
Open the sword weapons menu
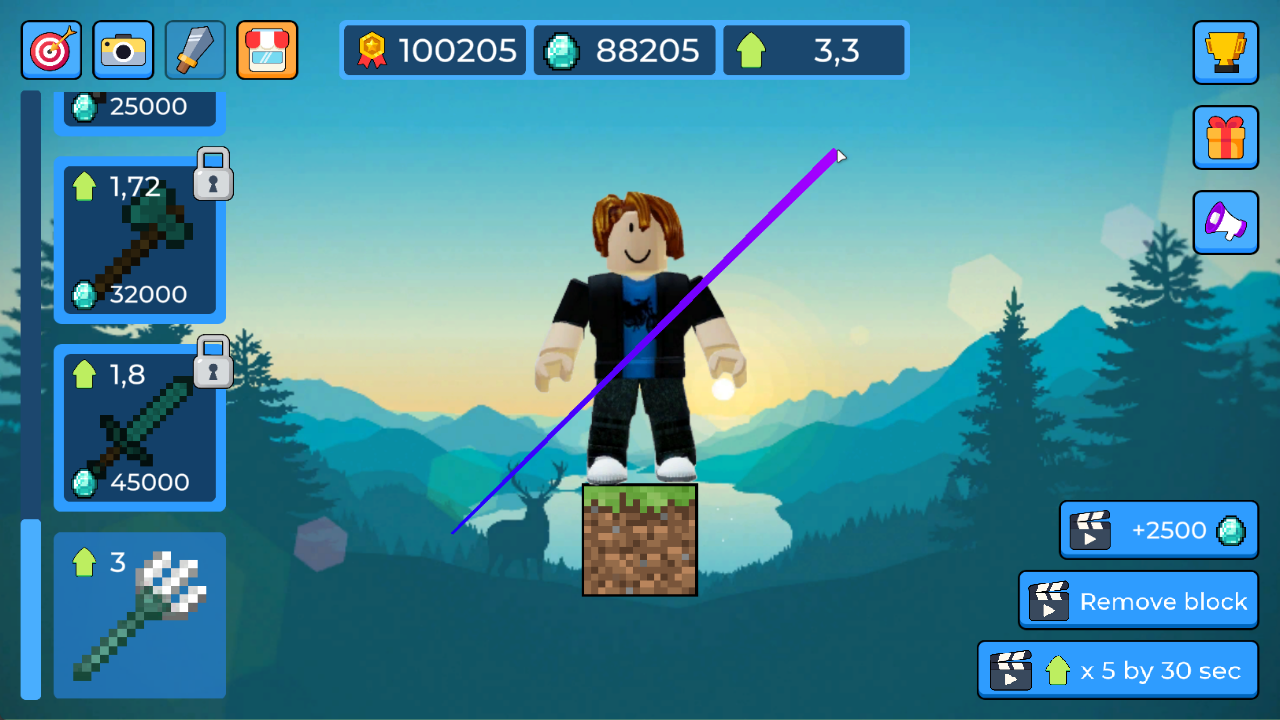[194, 50]
